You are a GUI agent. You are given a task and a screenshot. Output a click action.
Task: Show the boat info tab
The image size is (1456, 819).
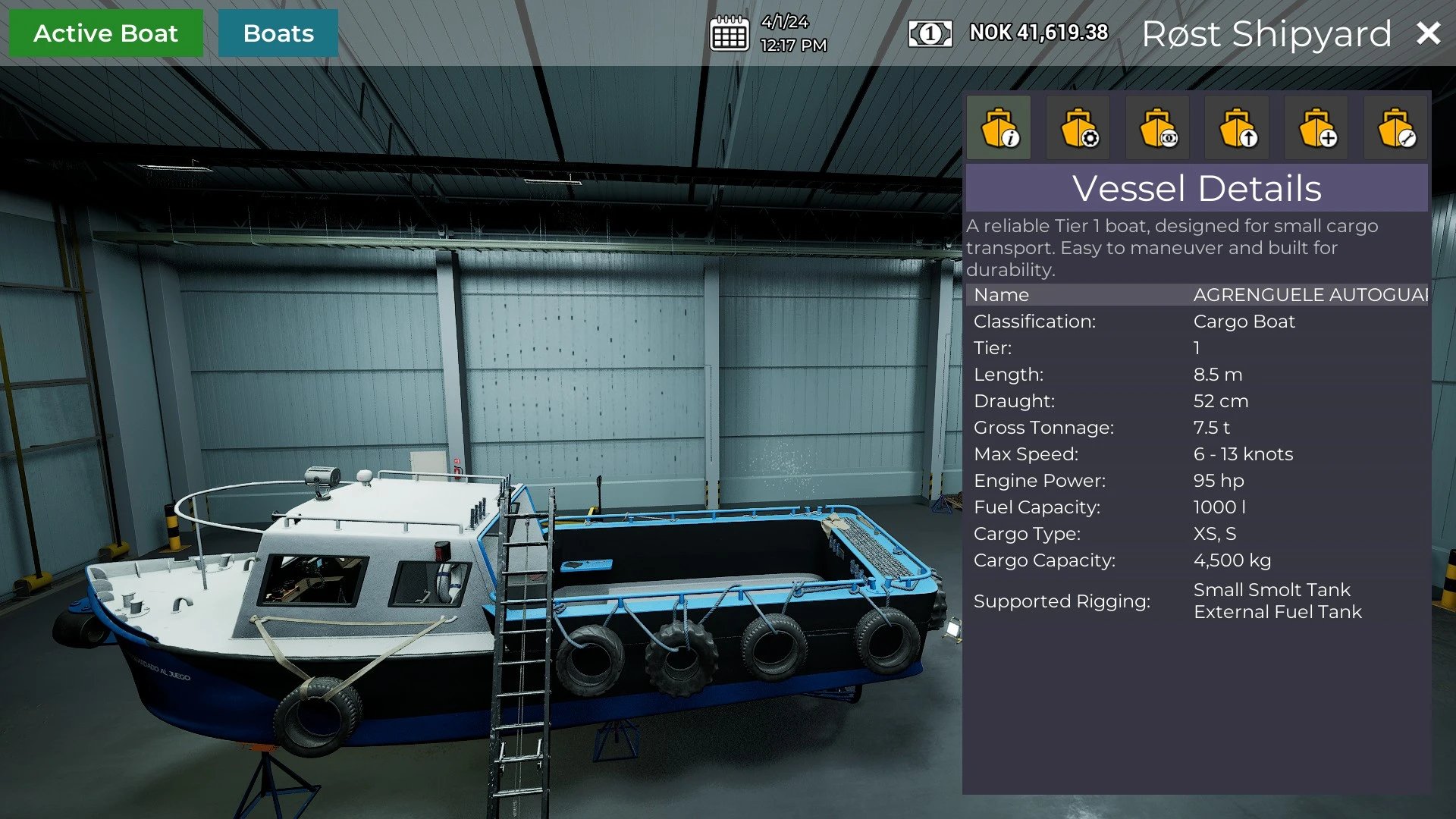point(999,127)
